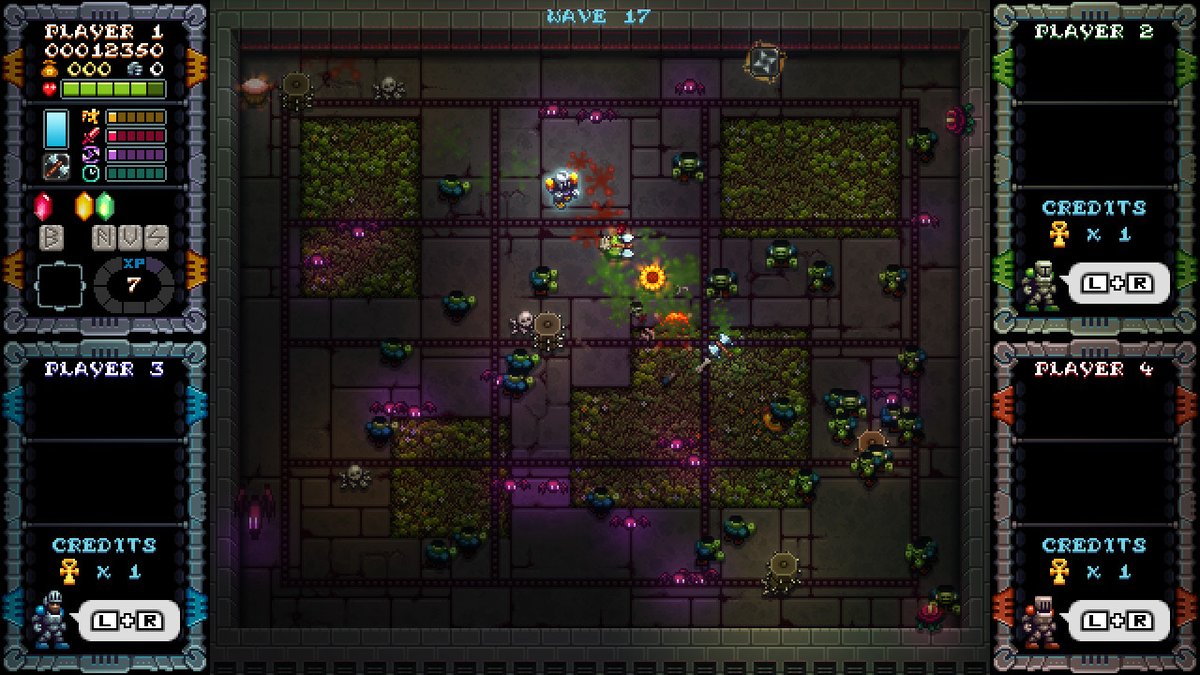1200x675 pixels.
Task: Select the battle axe weapon icon
Action: (x=56, y=167)
